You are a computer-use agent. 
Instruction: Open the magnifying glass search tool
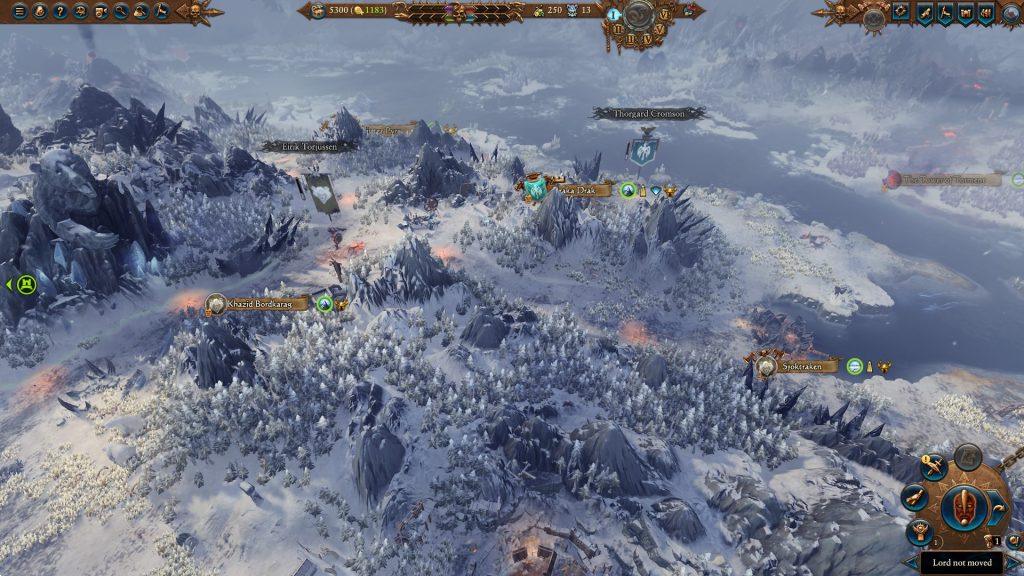click(x=122, y=12)
